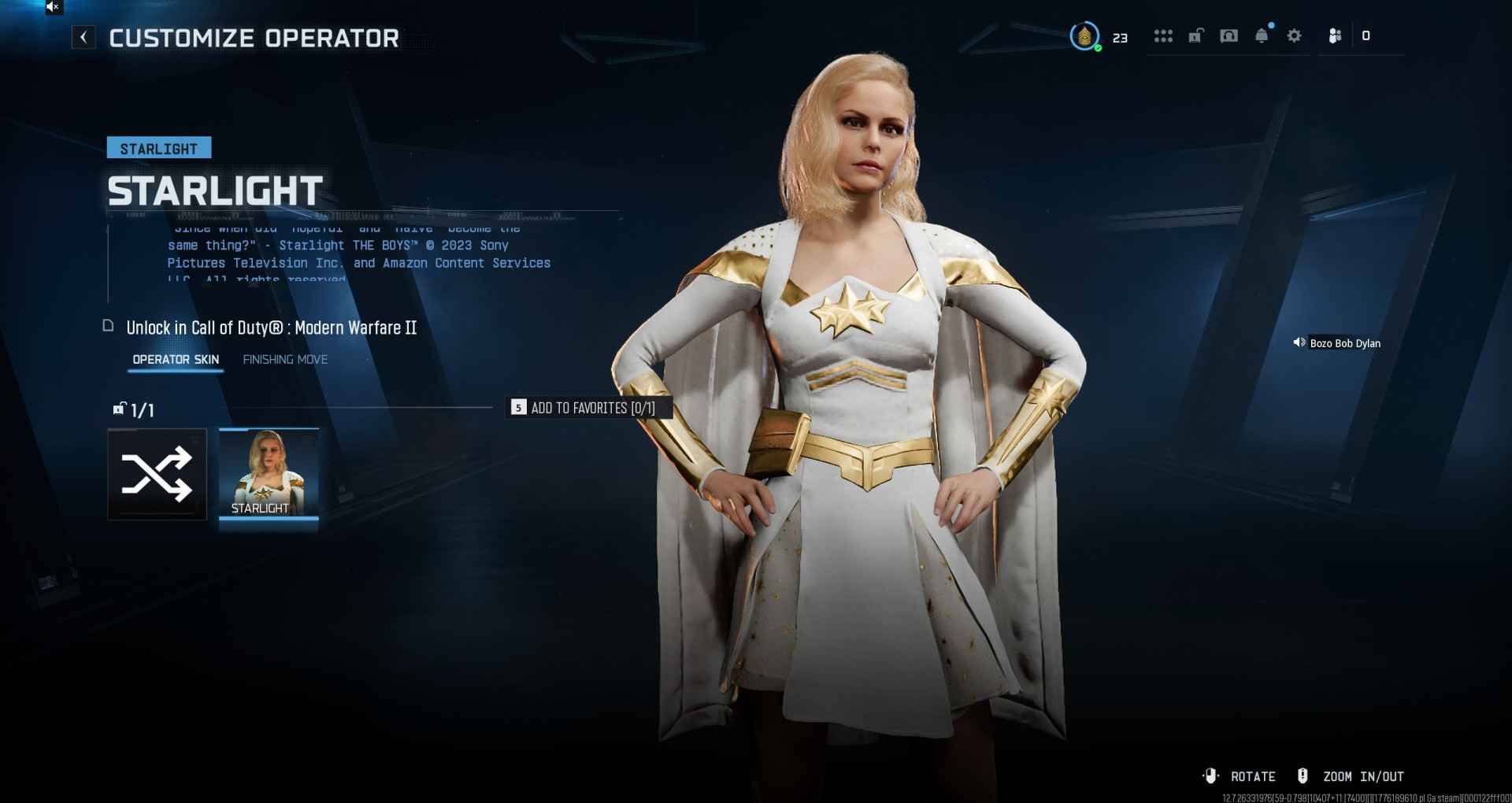Open the headset voice channel icon

[x=1228, y=36]
